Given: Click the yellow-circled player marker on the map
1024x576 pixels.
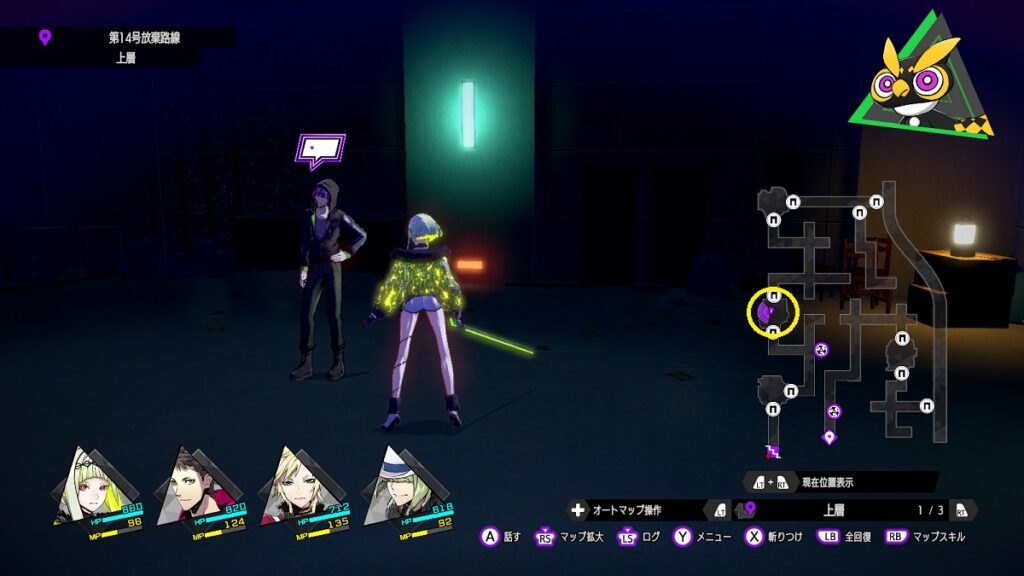Looking at the screenshot, I should click(x=773, y=313).
